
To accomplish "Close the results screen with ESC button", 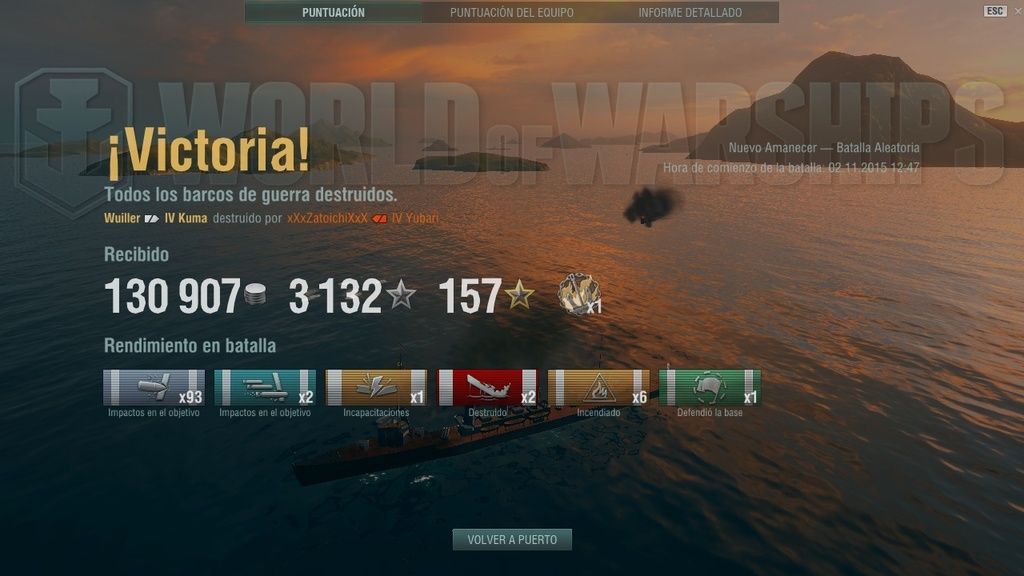I will click(x=994, y=11).
